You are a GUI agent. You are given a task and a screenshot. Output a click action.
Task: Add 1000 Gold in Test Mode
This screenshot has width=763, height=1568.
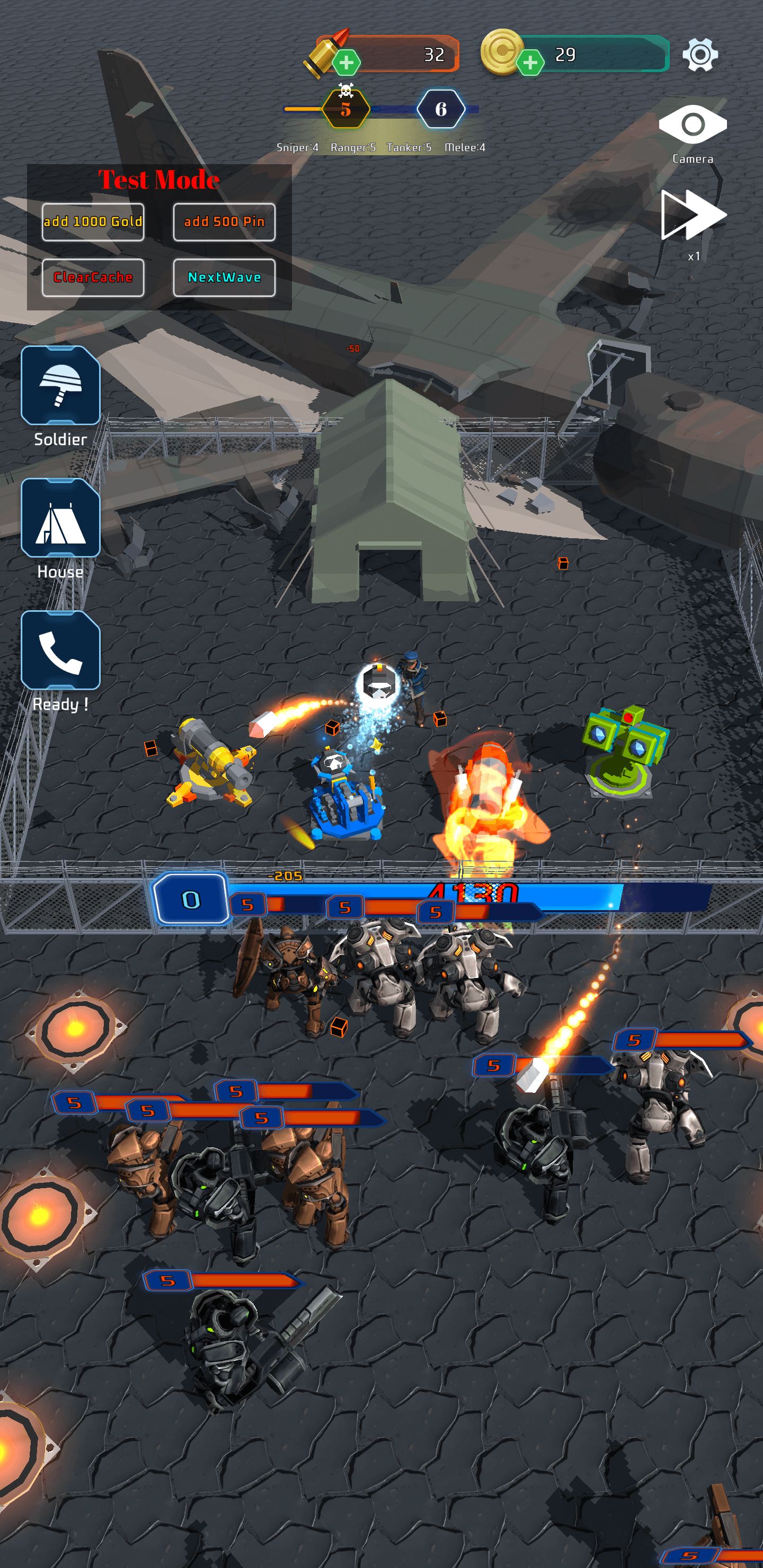(x=93, y=221)
